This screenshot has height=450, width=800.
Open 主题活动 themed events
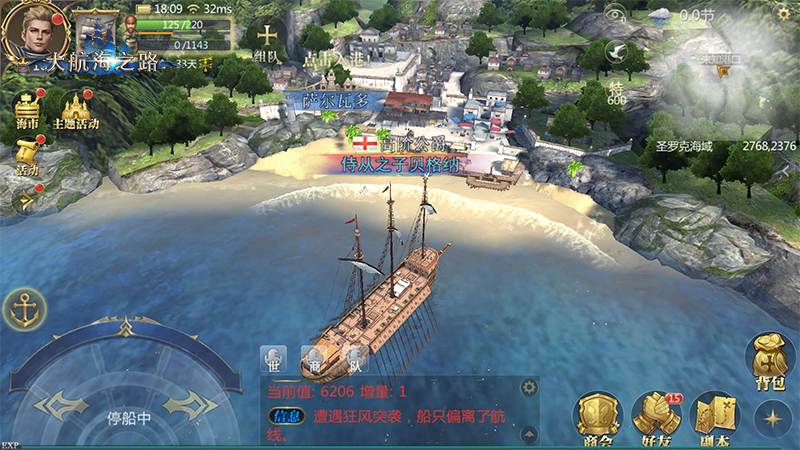coord(75,110)
